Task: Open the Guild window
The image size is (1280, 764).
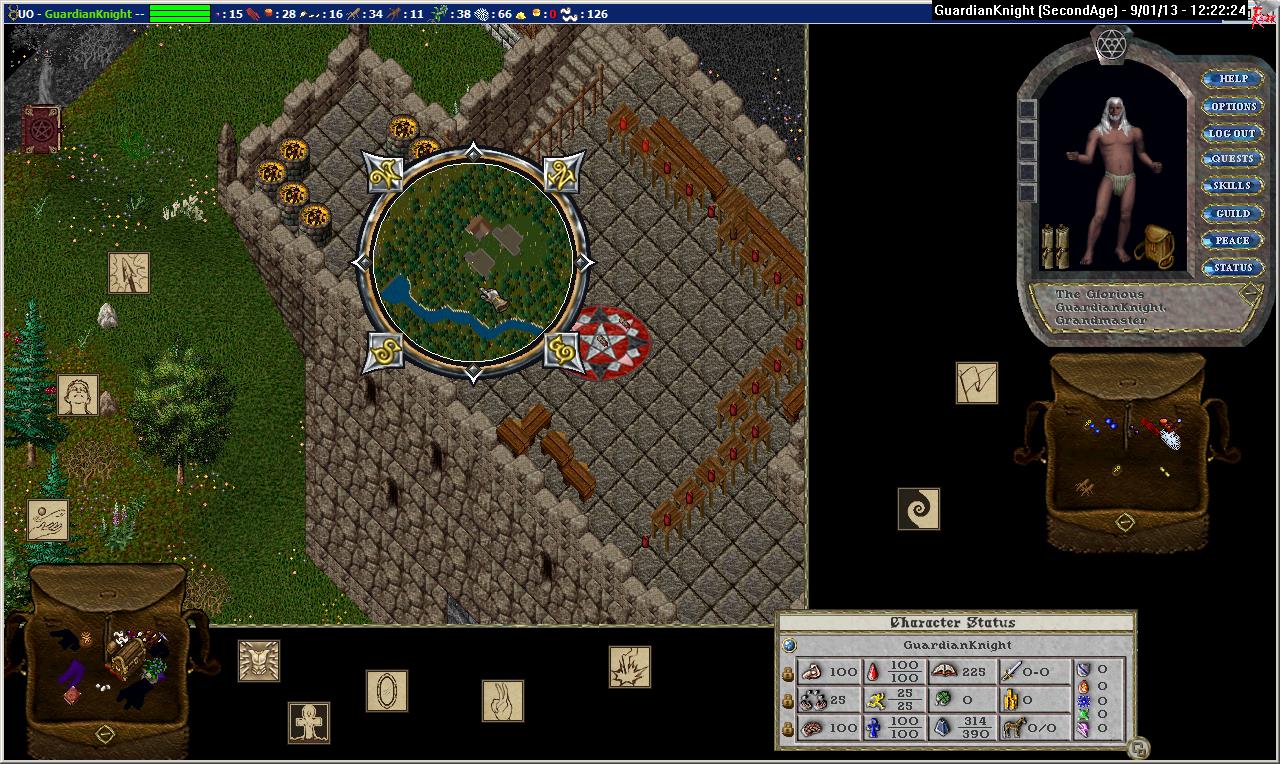Action: pyautogui.click(x=1232, y=213)
